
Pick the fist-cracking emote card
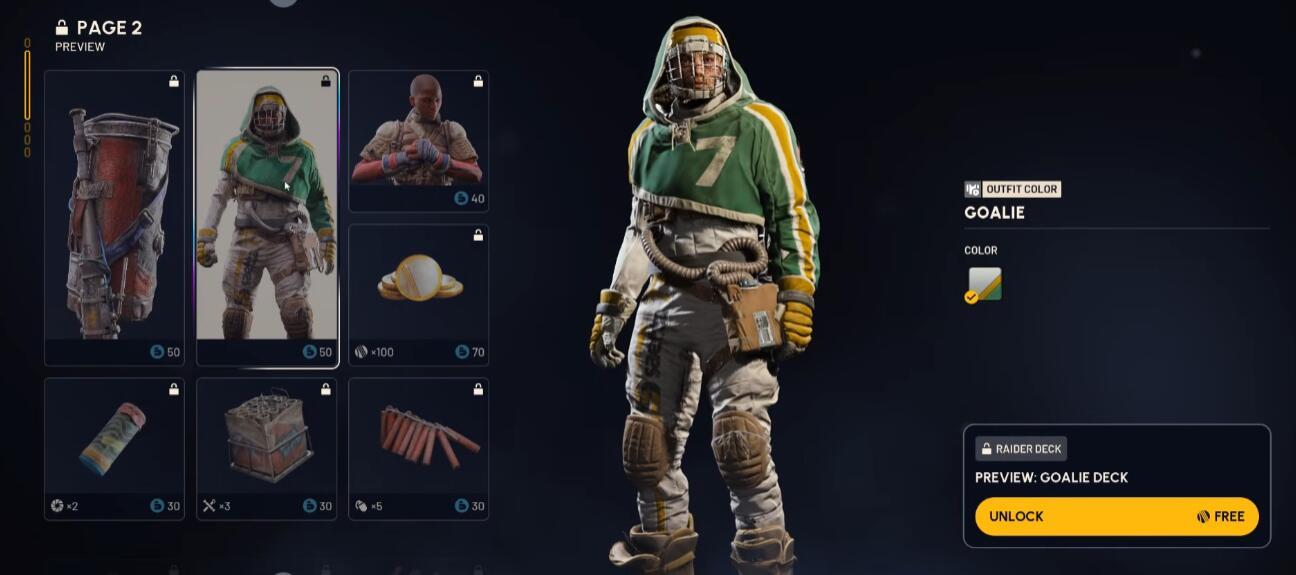click(418, 140)
